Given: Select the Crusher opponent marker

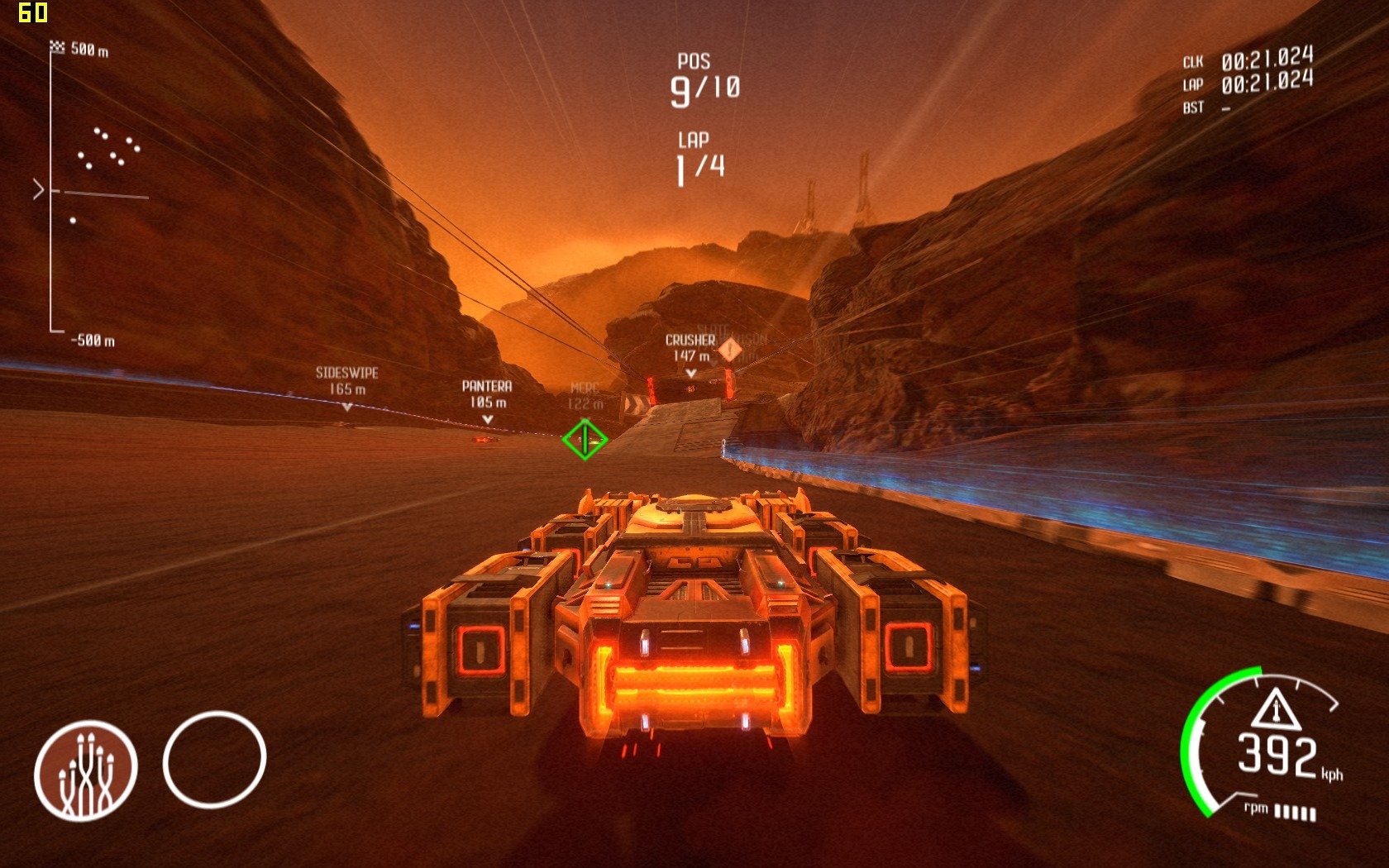Looking at the screenshot, I should coord(690,354).
